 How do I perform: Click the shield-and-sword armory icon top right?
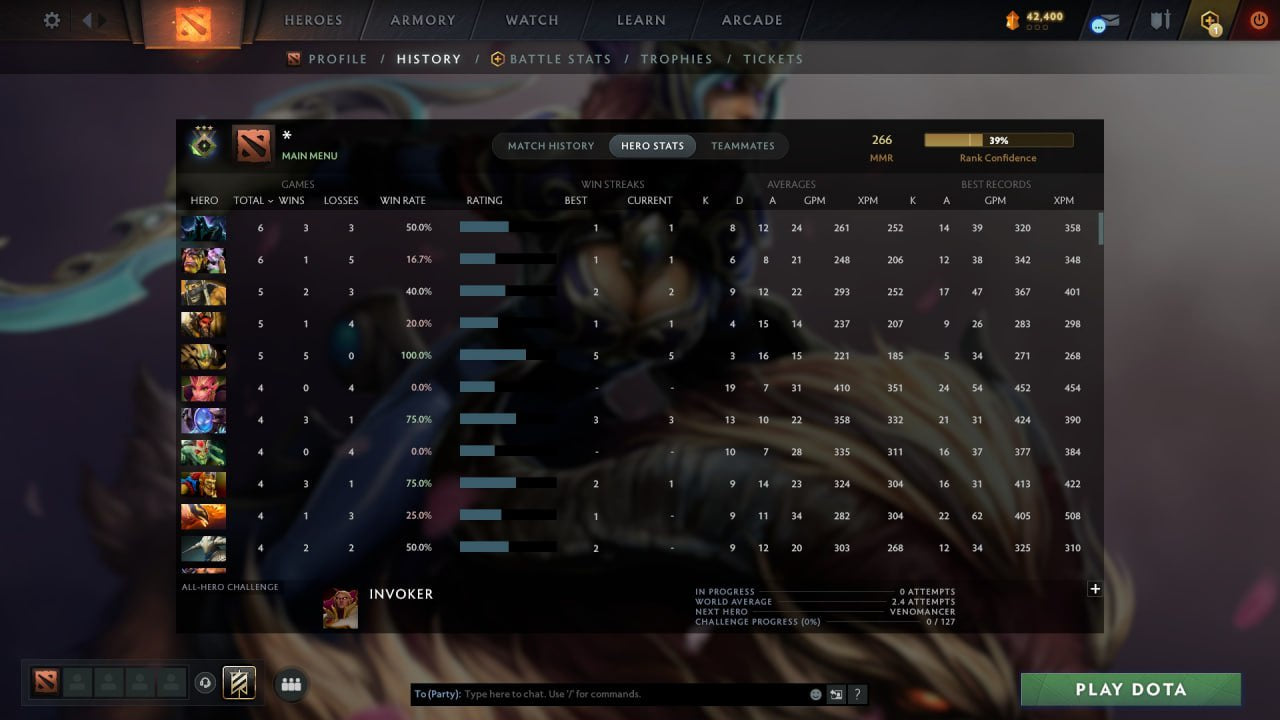pyautogui.click(x=1158, y=19)
